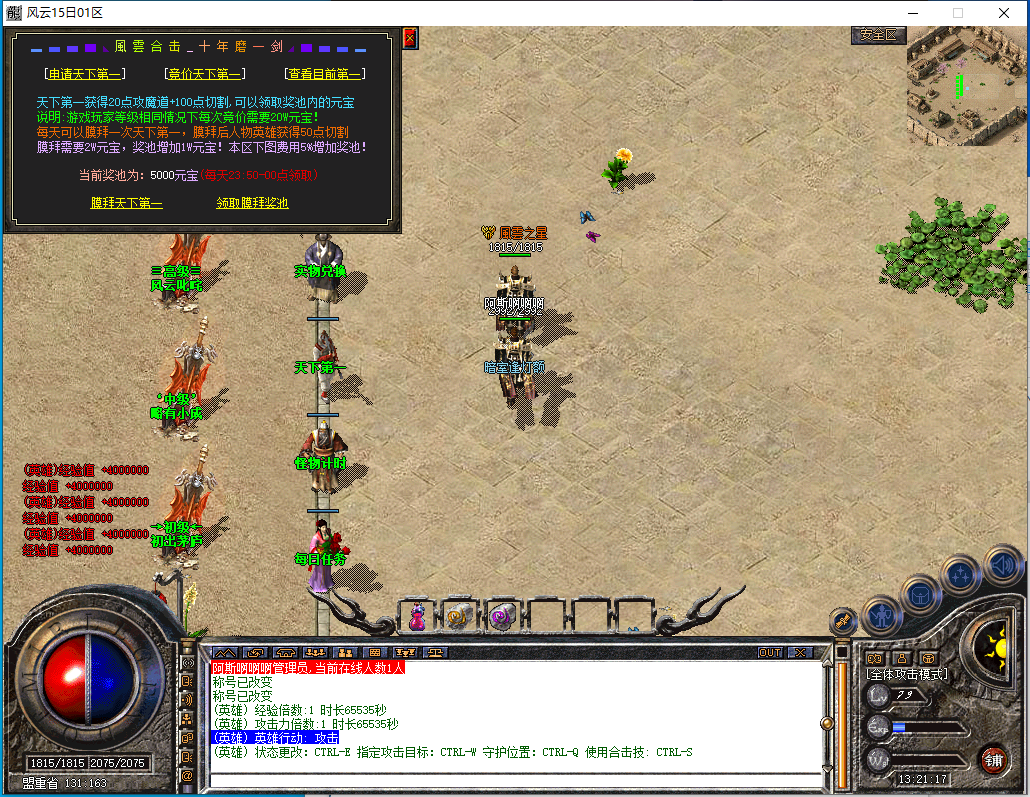This screenshot has width=1030, height=797.
Task: Use the purple swirl item in hotbar
Action: click(x=502, y=617)
